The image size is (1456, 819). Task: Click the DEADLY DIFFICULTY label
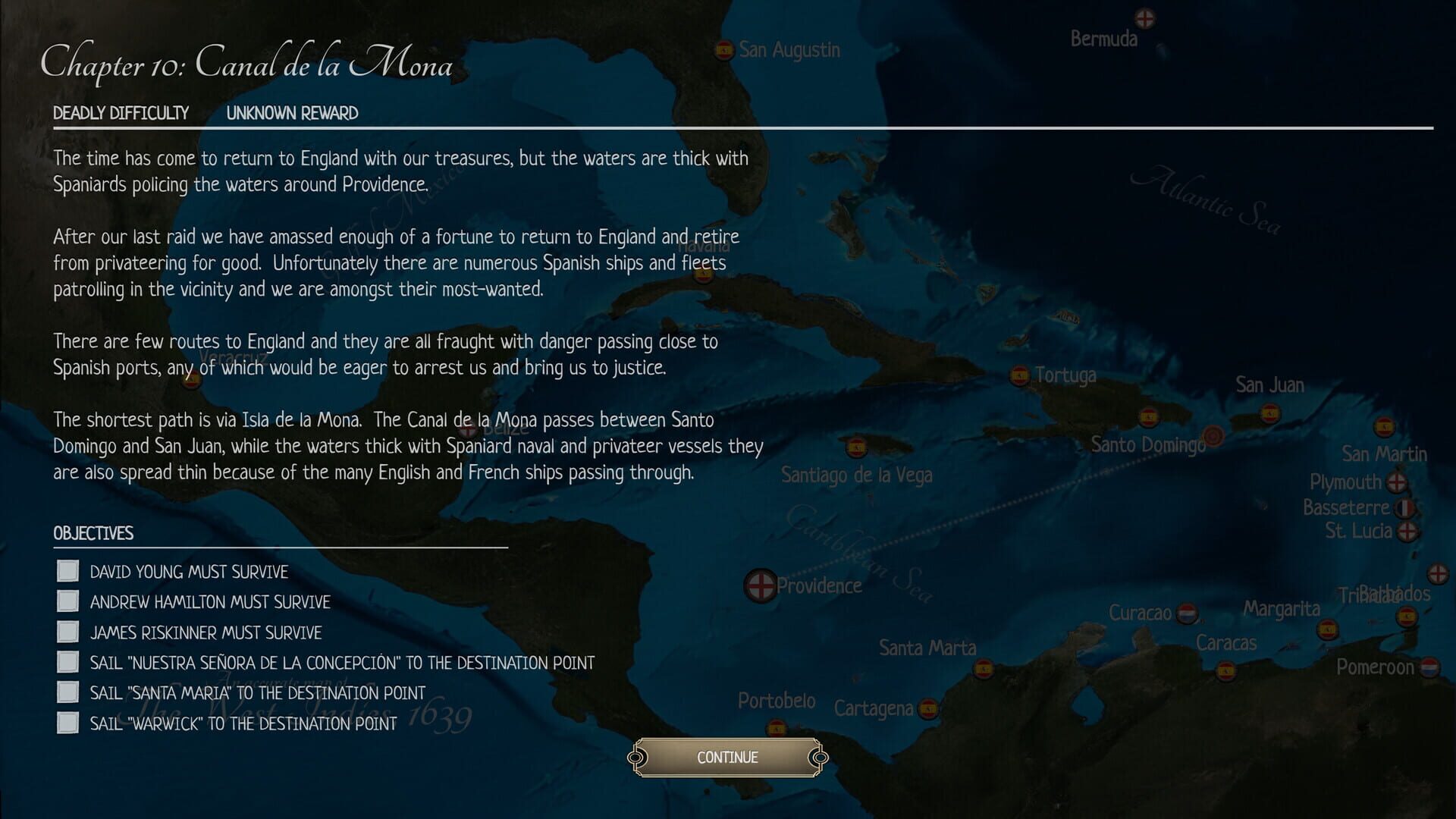[121, 113]
